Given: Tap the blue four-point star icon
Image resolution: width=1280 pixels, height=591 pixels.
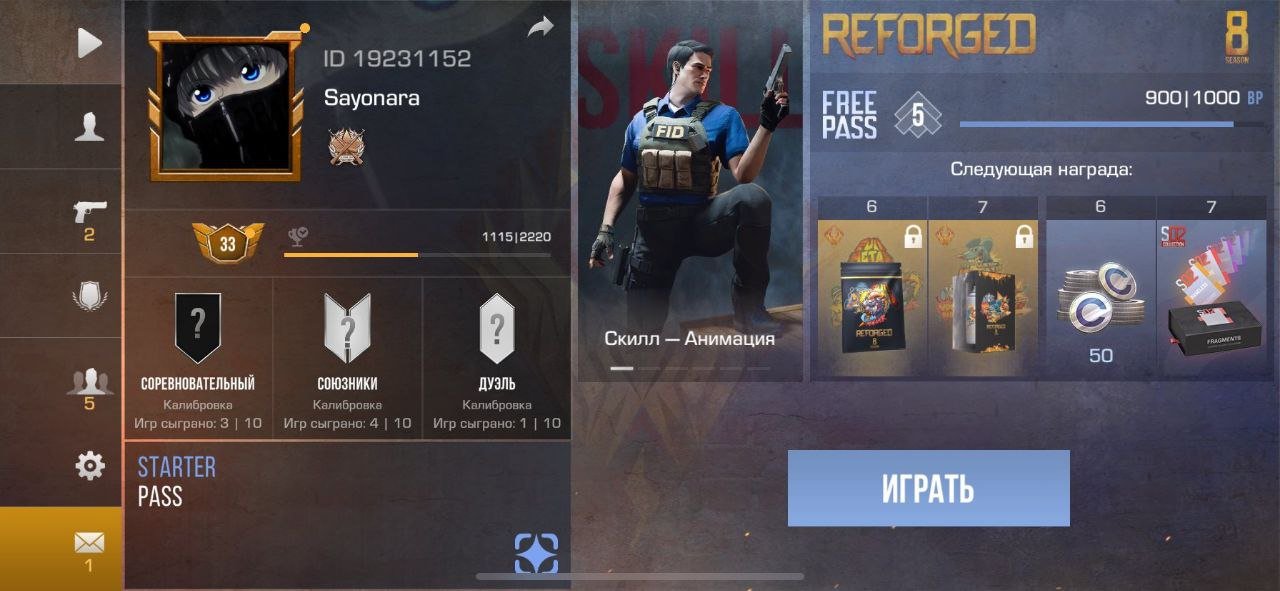Looking at the screenshot, I should click(x=536, y=553).
